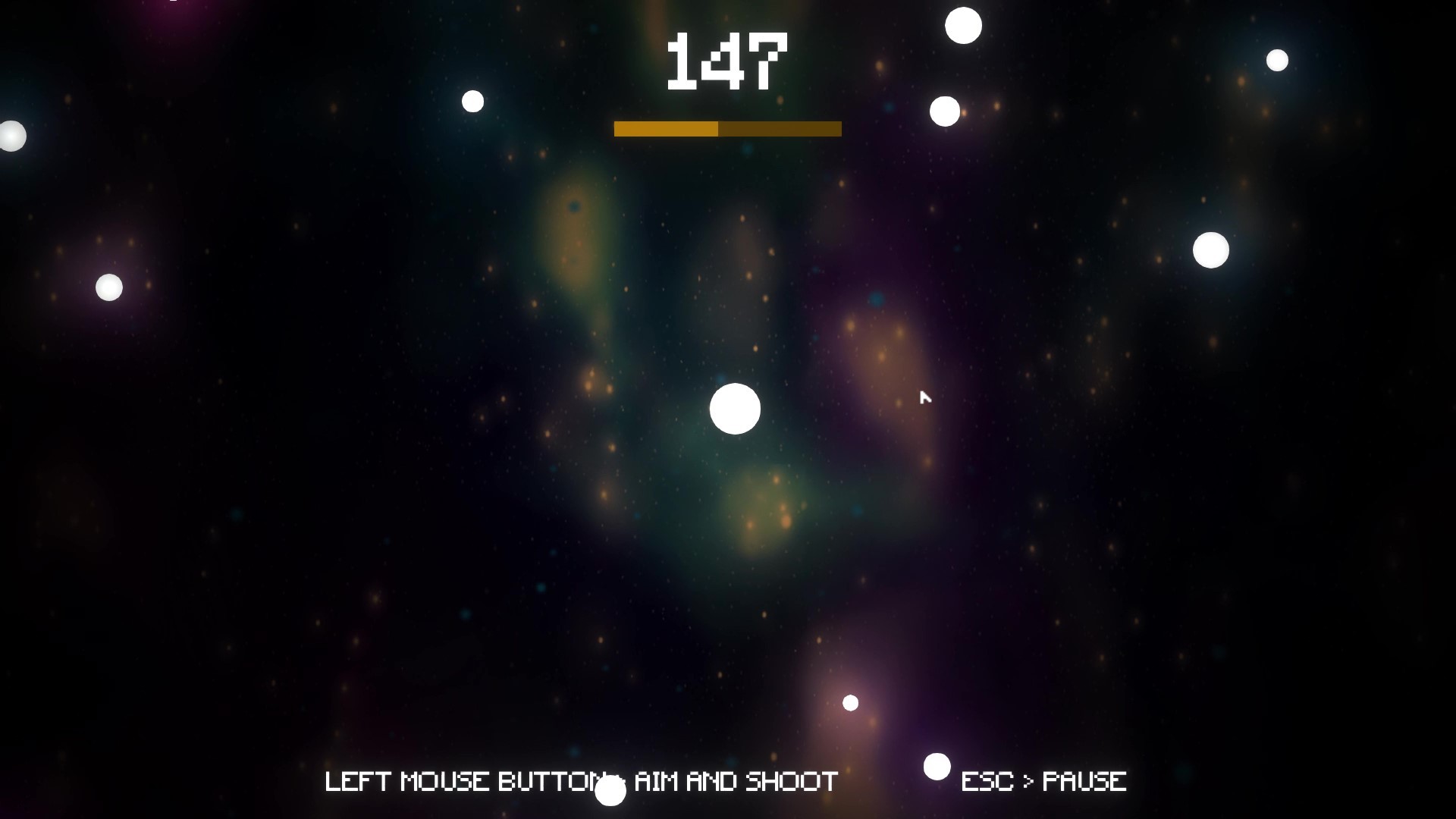The image size is (1456, 819).
Task: Click the topmost orb in the upper-right
Action: point(963,24)
